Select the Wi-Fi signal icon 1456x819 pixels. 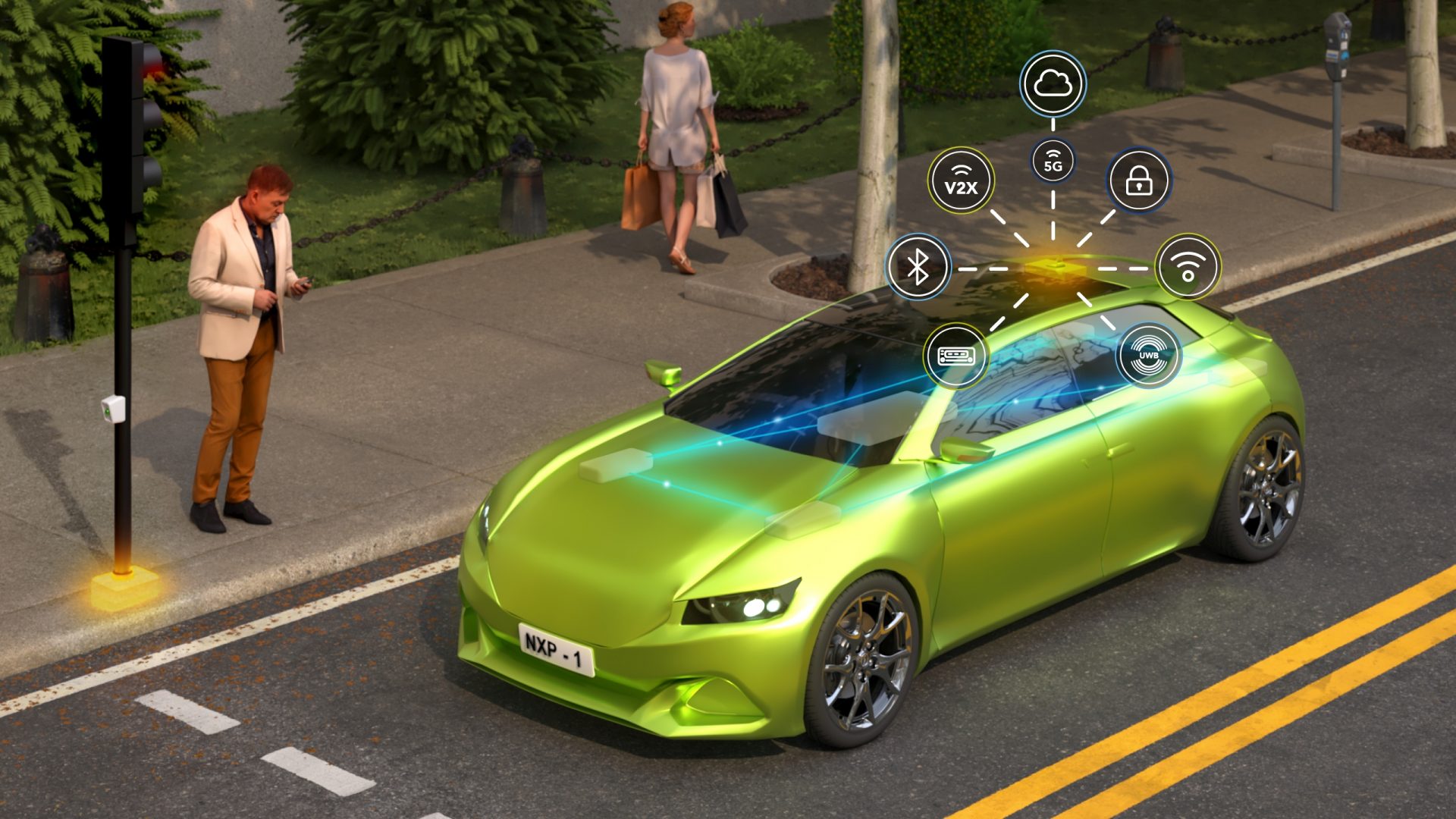tap(1188, 266)
